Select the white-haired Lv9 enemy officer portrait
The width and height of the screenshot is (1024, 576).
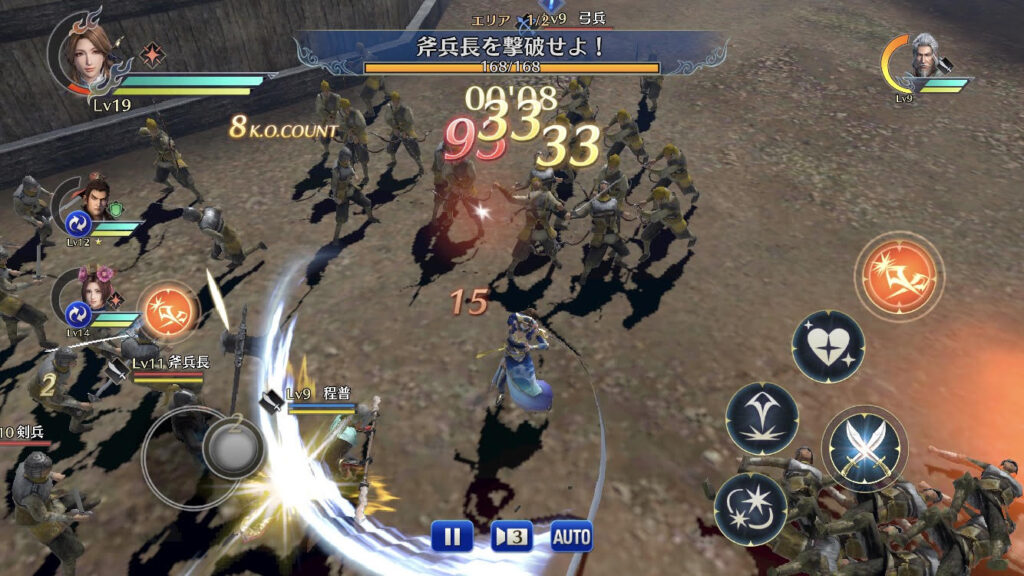[x=922, y=63]
